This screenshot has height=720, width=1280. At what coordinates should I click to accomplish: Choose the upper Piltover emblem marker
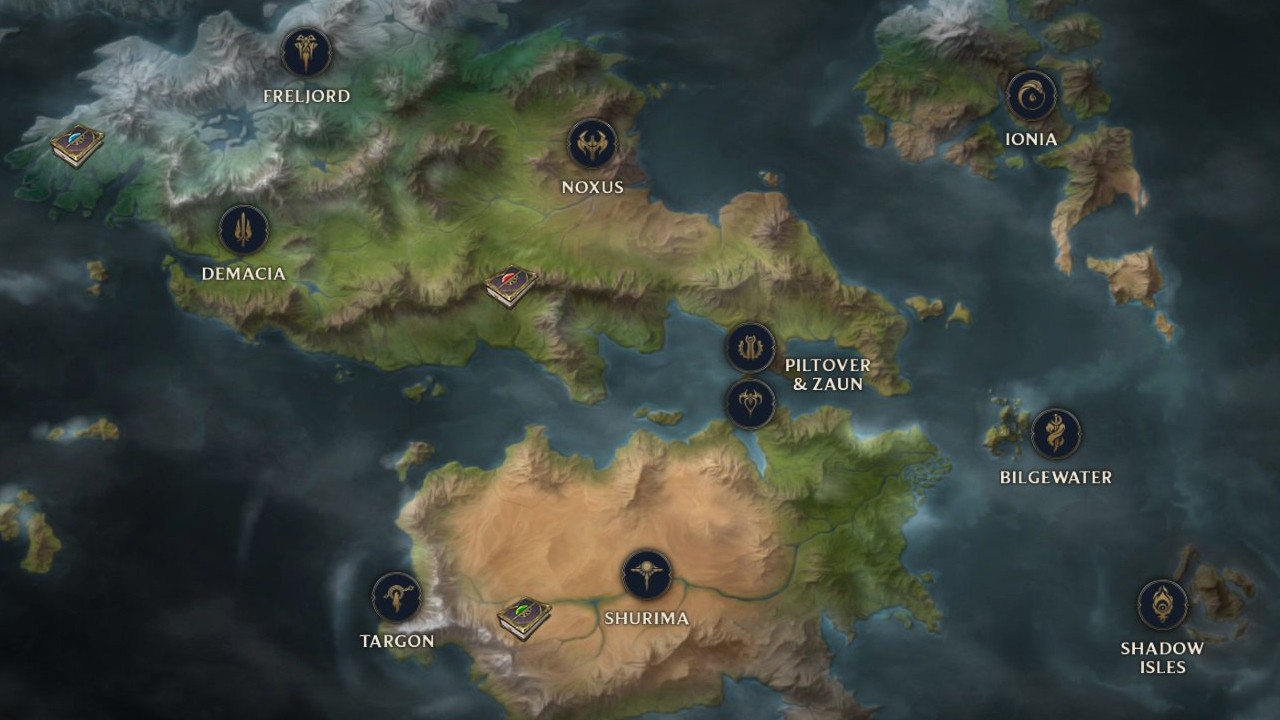tap(750, 348)
